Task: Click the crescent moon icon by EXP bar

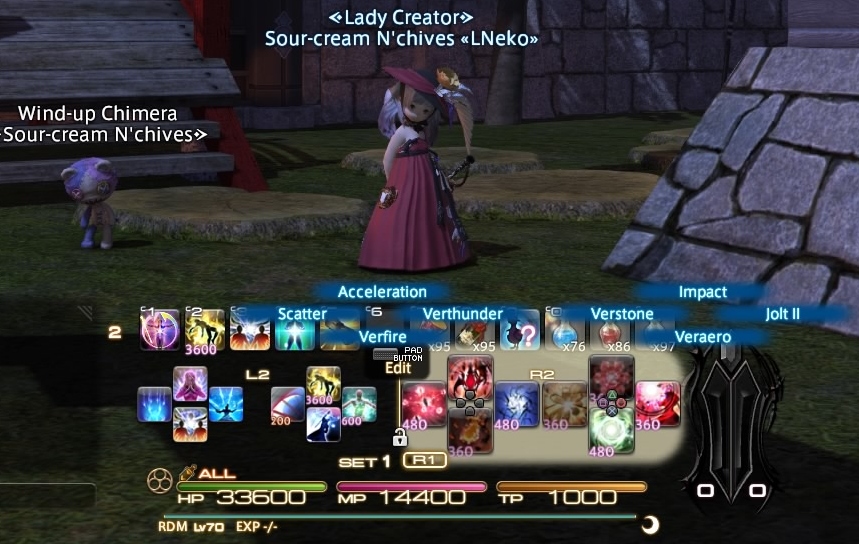Action: pos(650,523)
